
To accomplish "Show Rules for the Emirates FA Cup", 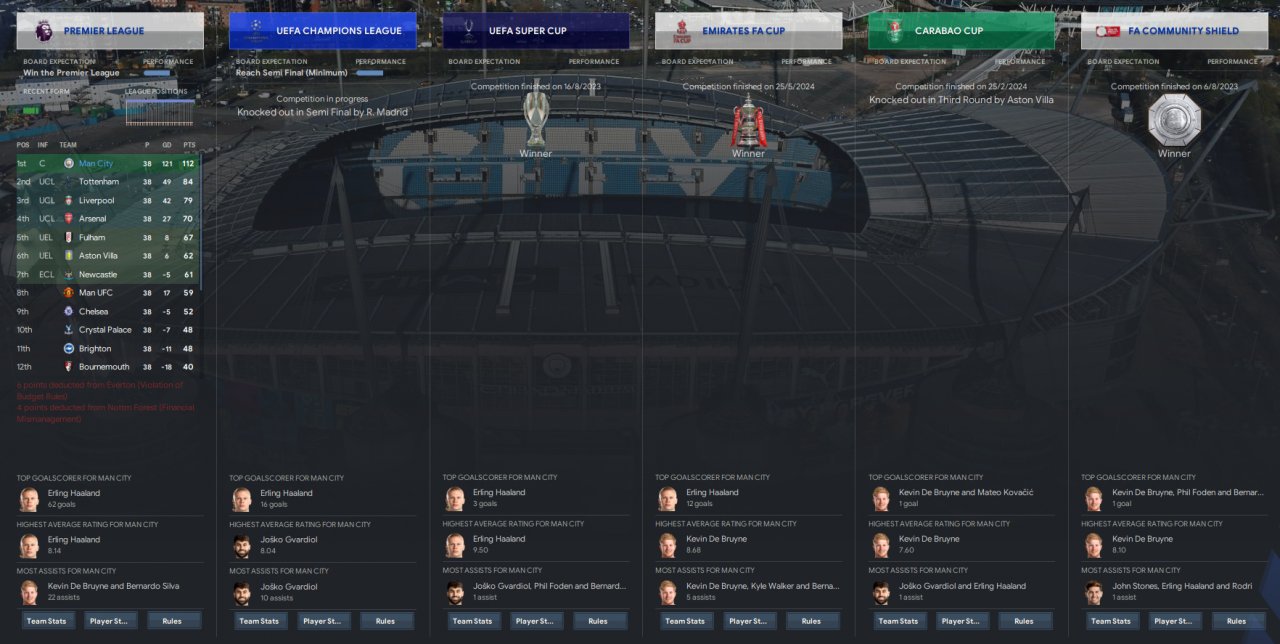I will coord(811,621).
